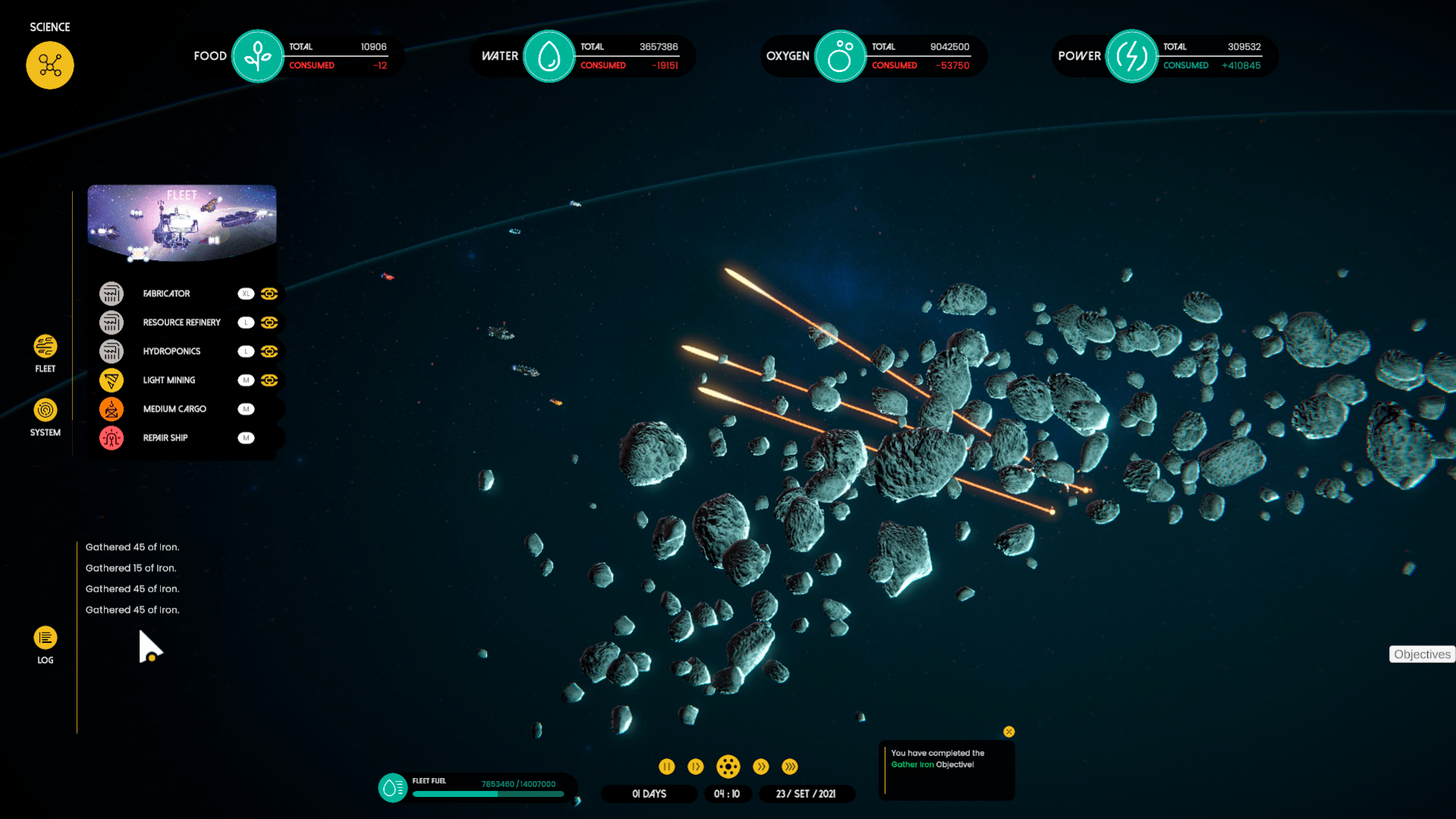Click the Fleet image thumbnail
The width and height of the screenshot is (1456, 819).
coord(182,223)
